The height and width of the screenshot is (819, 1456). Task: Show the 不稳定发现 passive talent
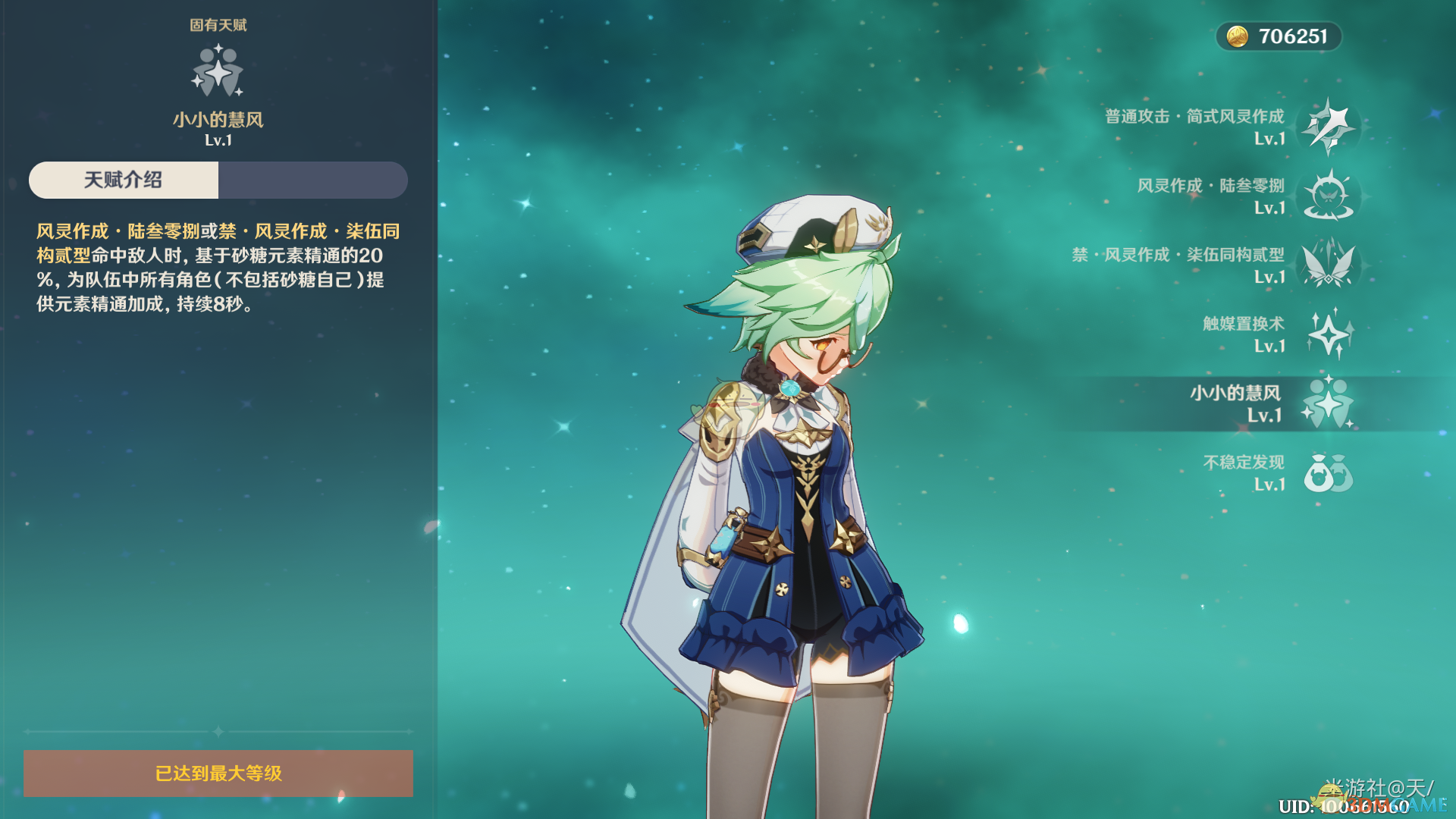click(1329, 472)
